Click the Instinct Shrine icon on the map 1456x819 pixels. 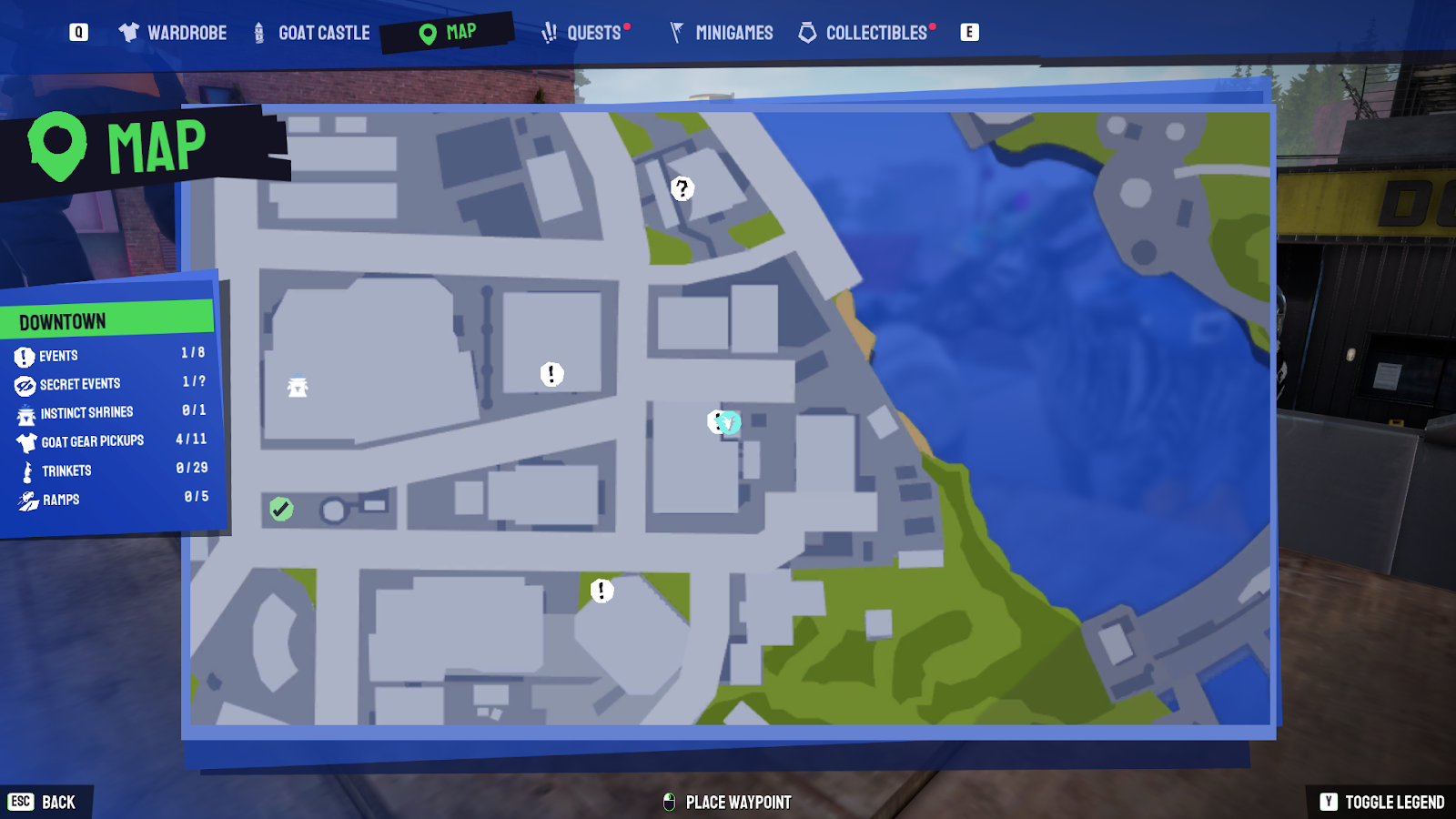pos(298,386)
